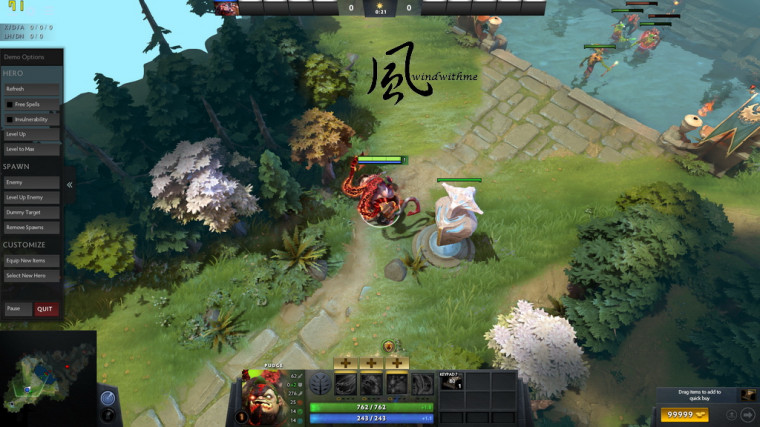Spawn a Dummy Target
The height and width of the screenshot is (427, 760).
point(32,213)
